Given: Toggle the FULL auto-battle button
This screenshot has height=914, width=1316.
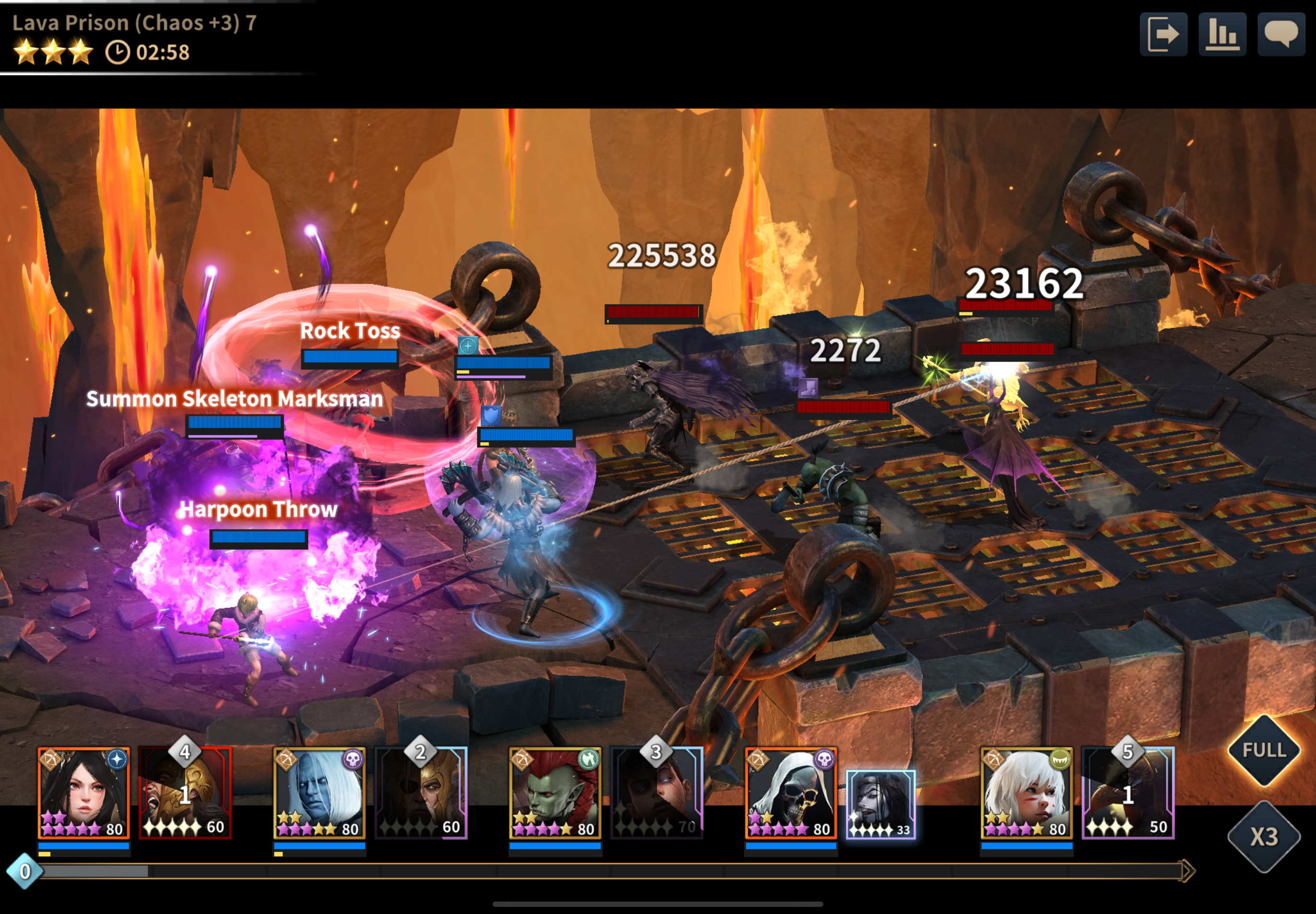Looking at the screenshot, I should pyautogui.click(x=1264, y=750).
